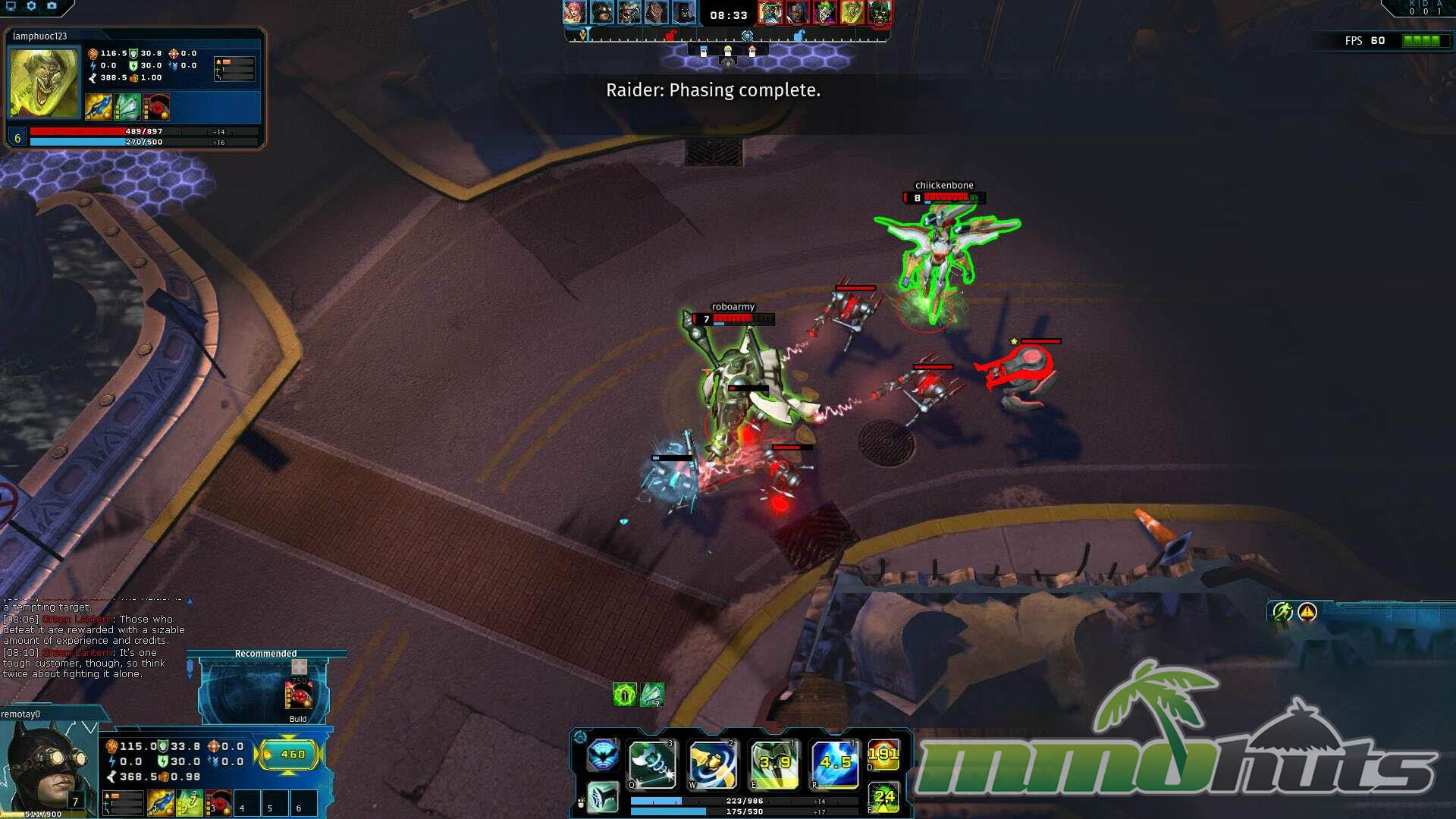This screenshot has height=819, width=1456.
Task: Click the lamphuoc123 Joker target portrait
Action: pyautogui.click(x=43, y=83)
